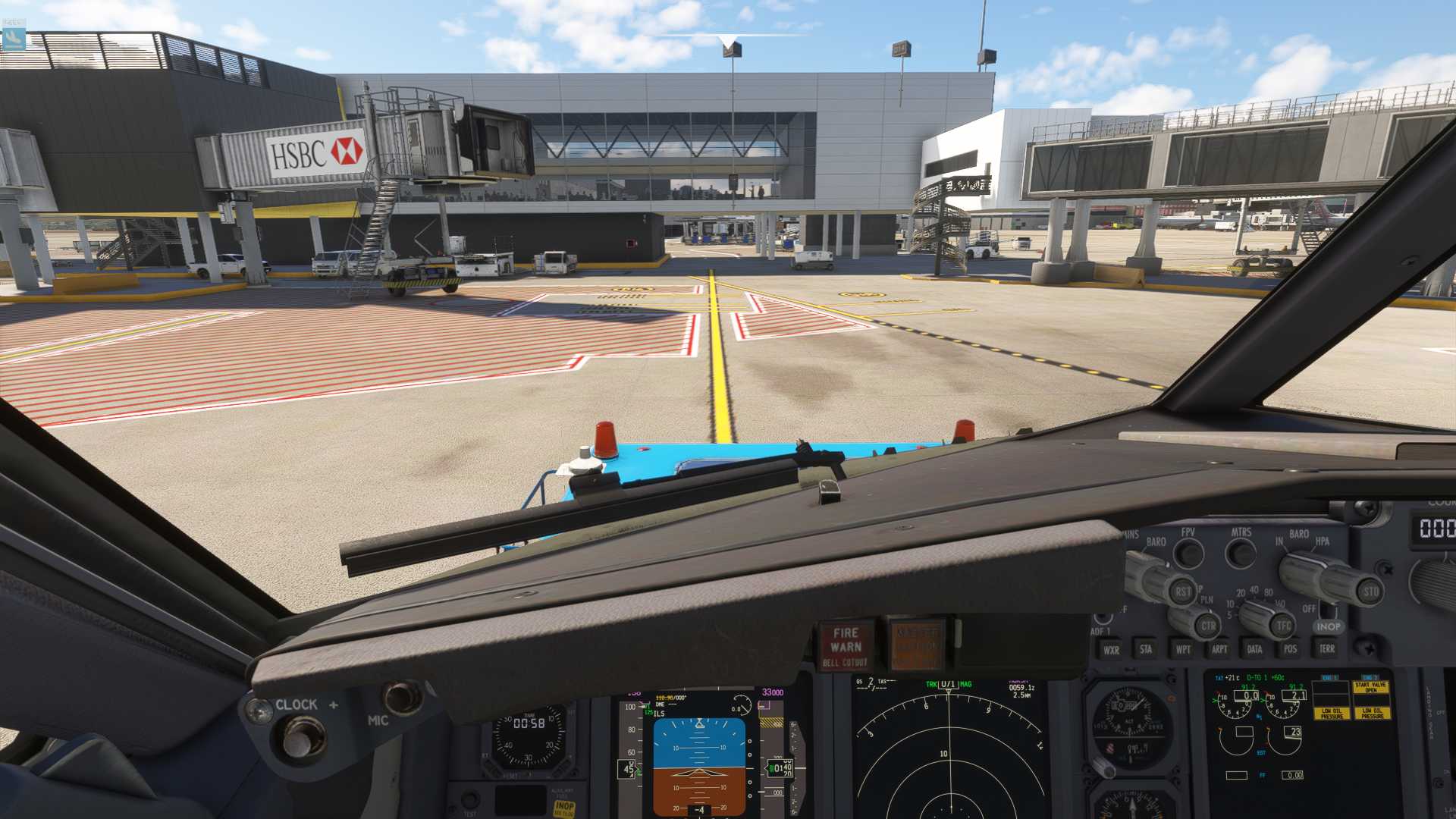Toggle the WXR map button

coord(1111,650)
